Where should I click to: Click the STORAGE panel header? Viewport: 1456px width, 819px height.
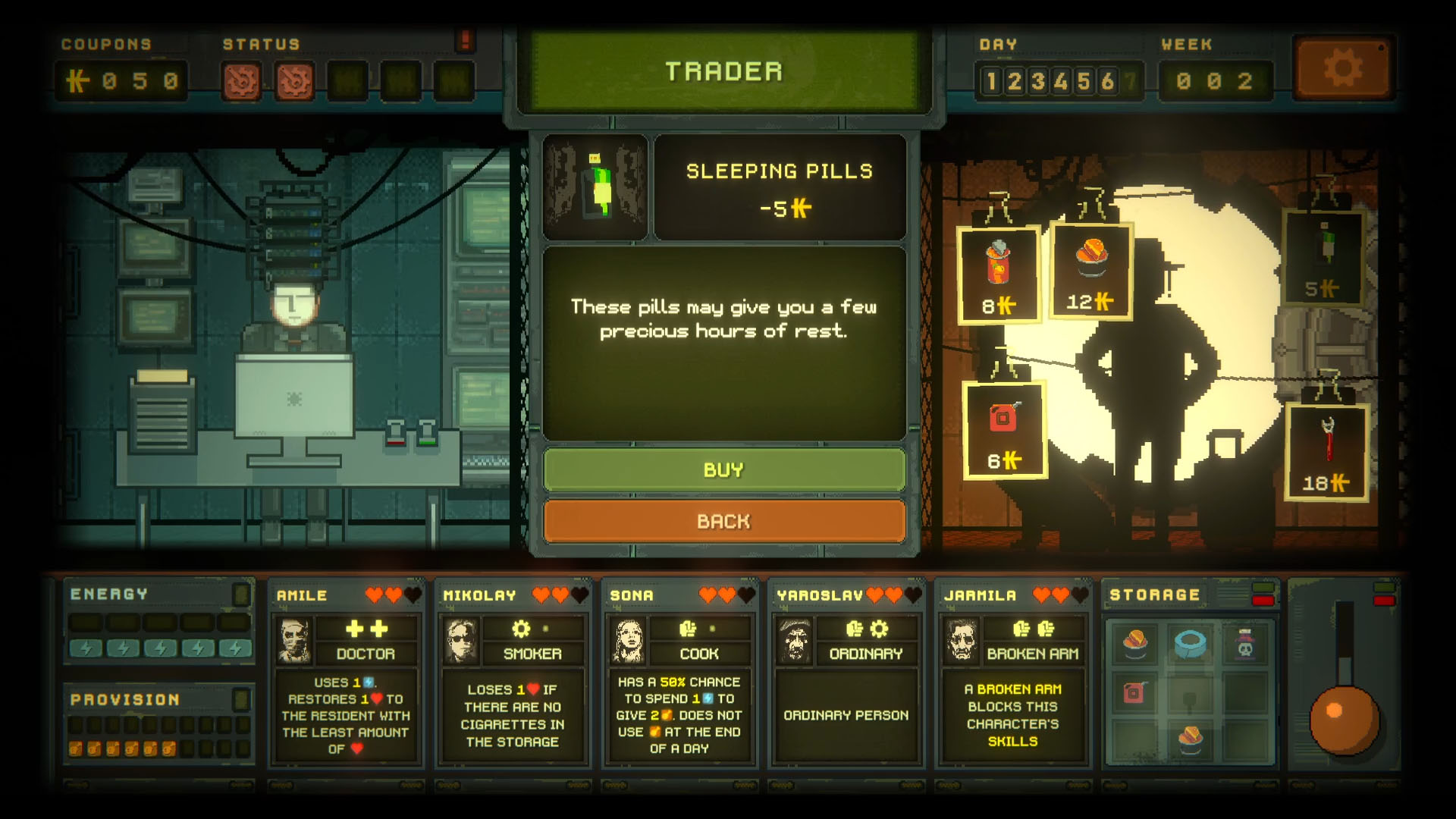click(x=1155, y=594)
